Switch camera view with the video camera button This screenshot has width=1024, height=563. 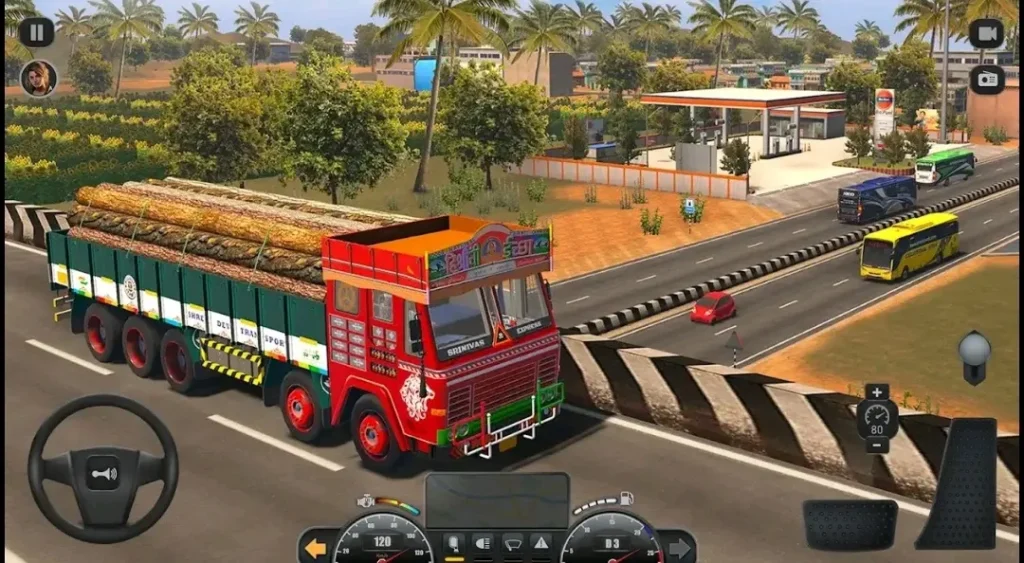[x=986, y=33]
